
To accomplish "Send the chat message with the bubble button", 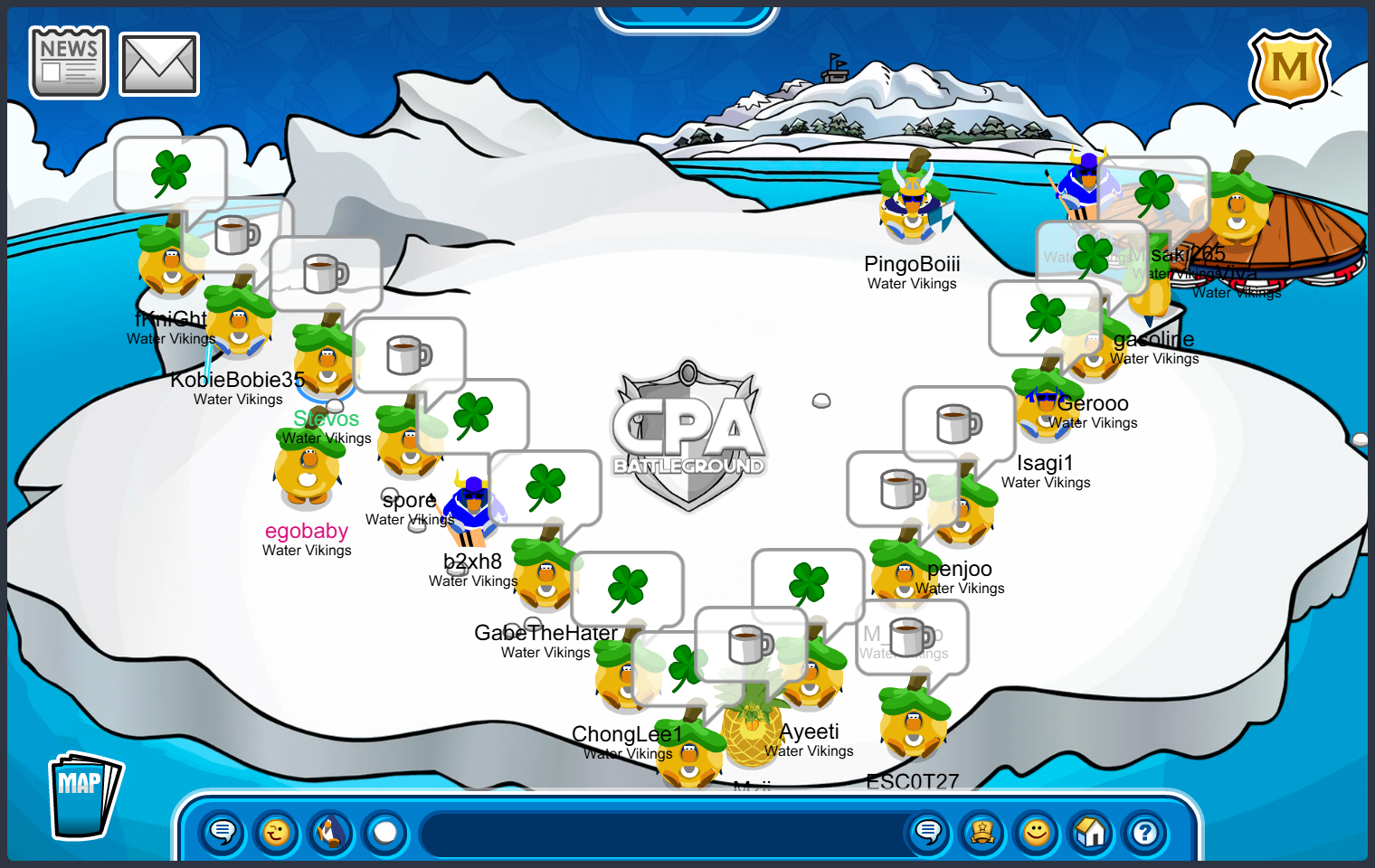I will click(x=928, y=832).
